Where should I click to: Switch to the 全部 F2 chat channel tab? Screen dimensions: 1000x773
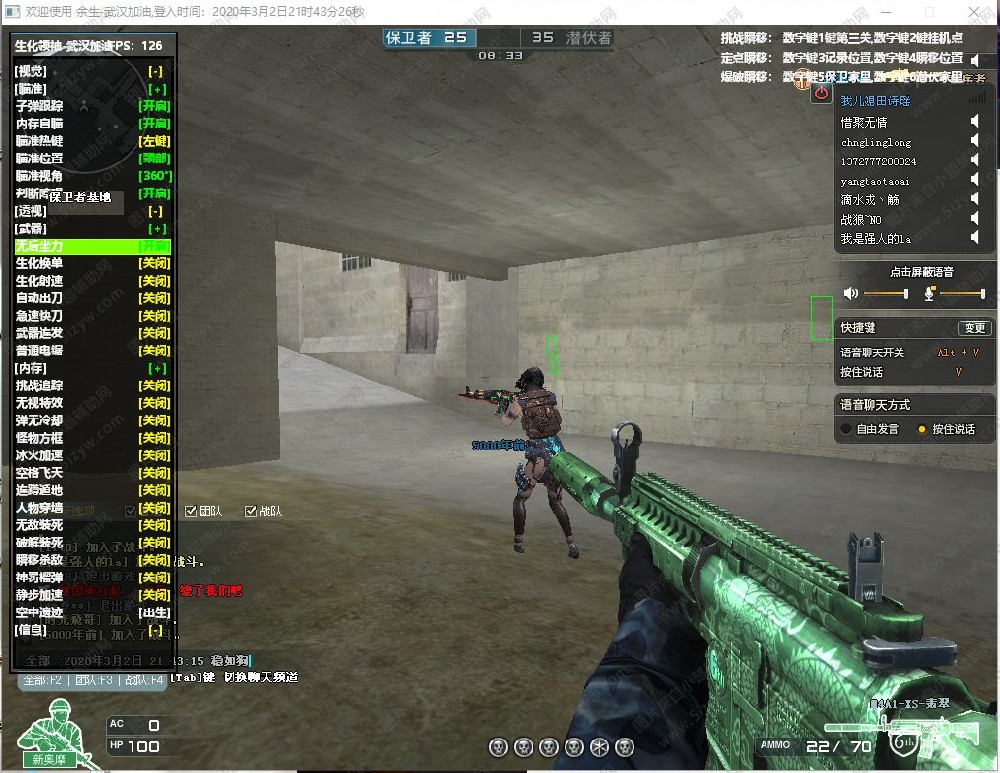[43, 680]
